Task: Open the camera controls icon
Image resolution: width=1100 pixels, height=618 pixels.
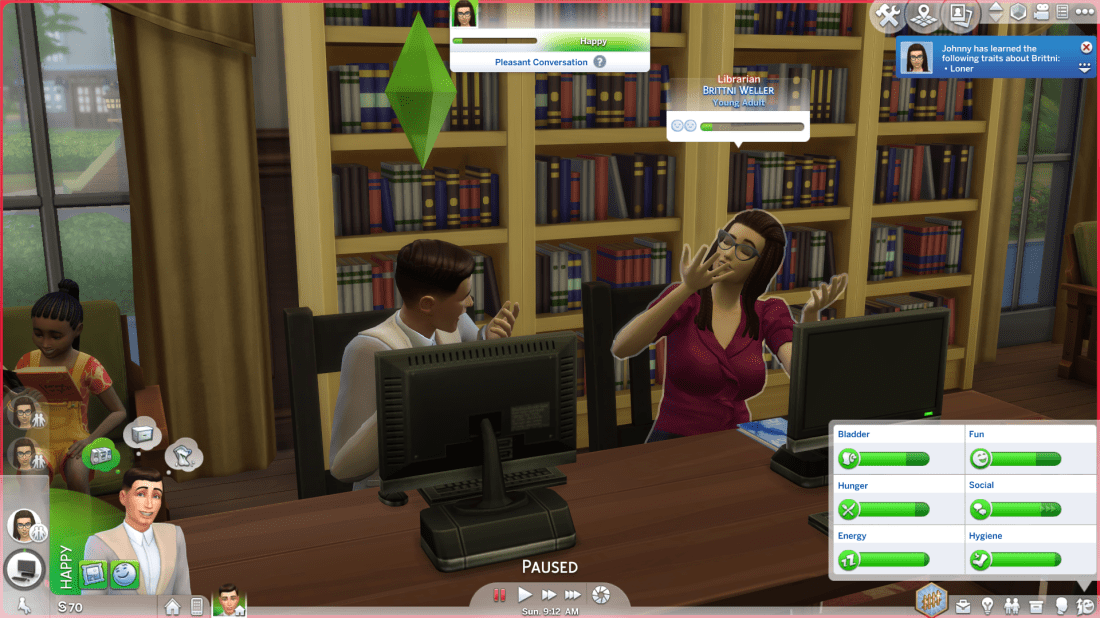Action: point(1044,13)
